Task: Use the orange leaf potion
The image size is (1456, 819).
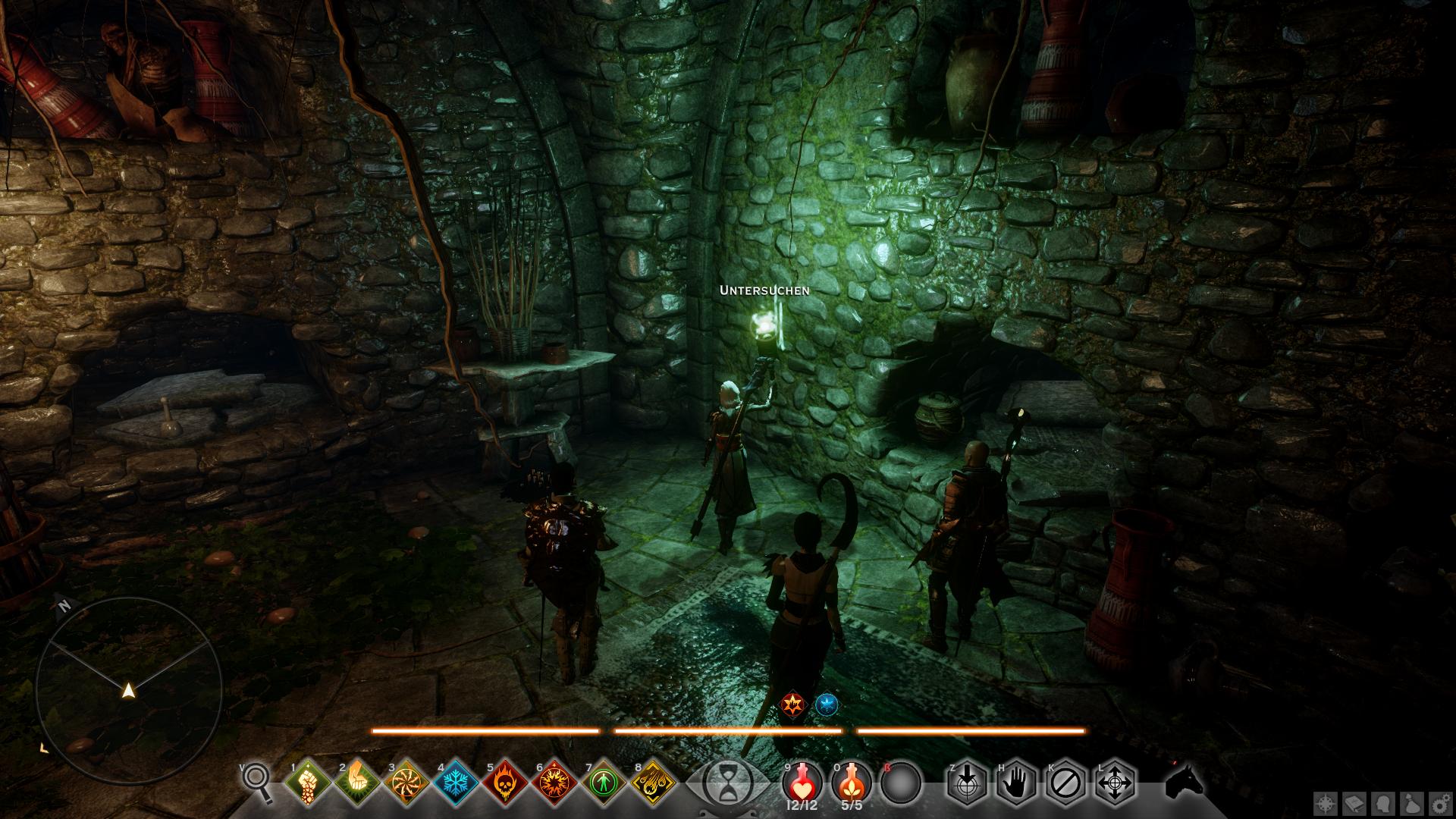Action: [850, 782]
